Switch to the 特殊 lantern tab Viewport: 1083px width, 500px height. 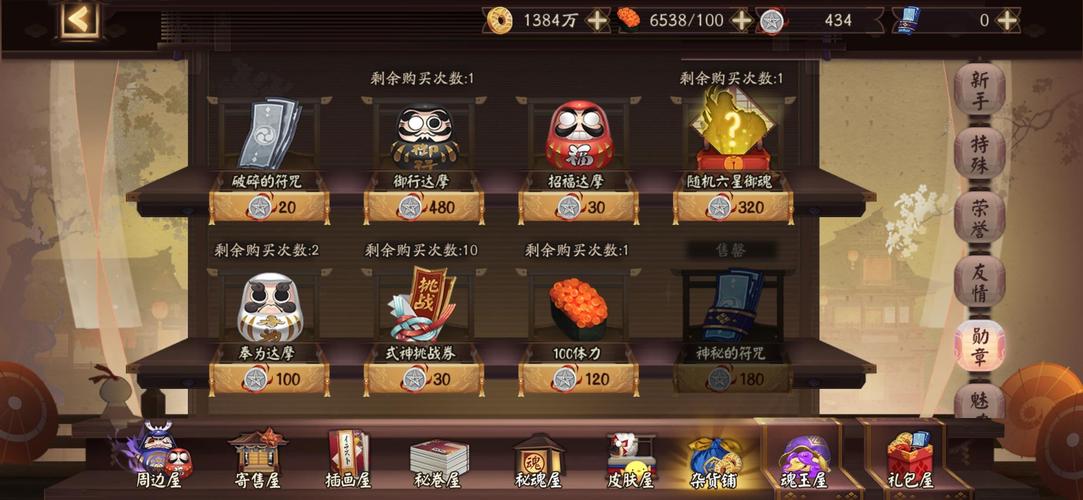click(979, 153)
